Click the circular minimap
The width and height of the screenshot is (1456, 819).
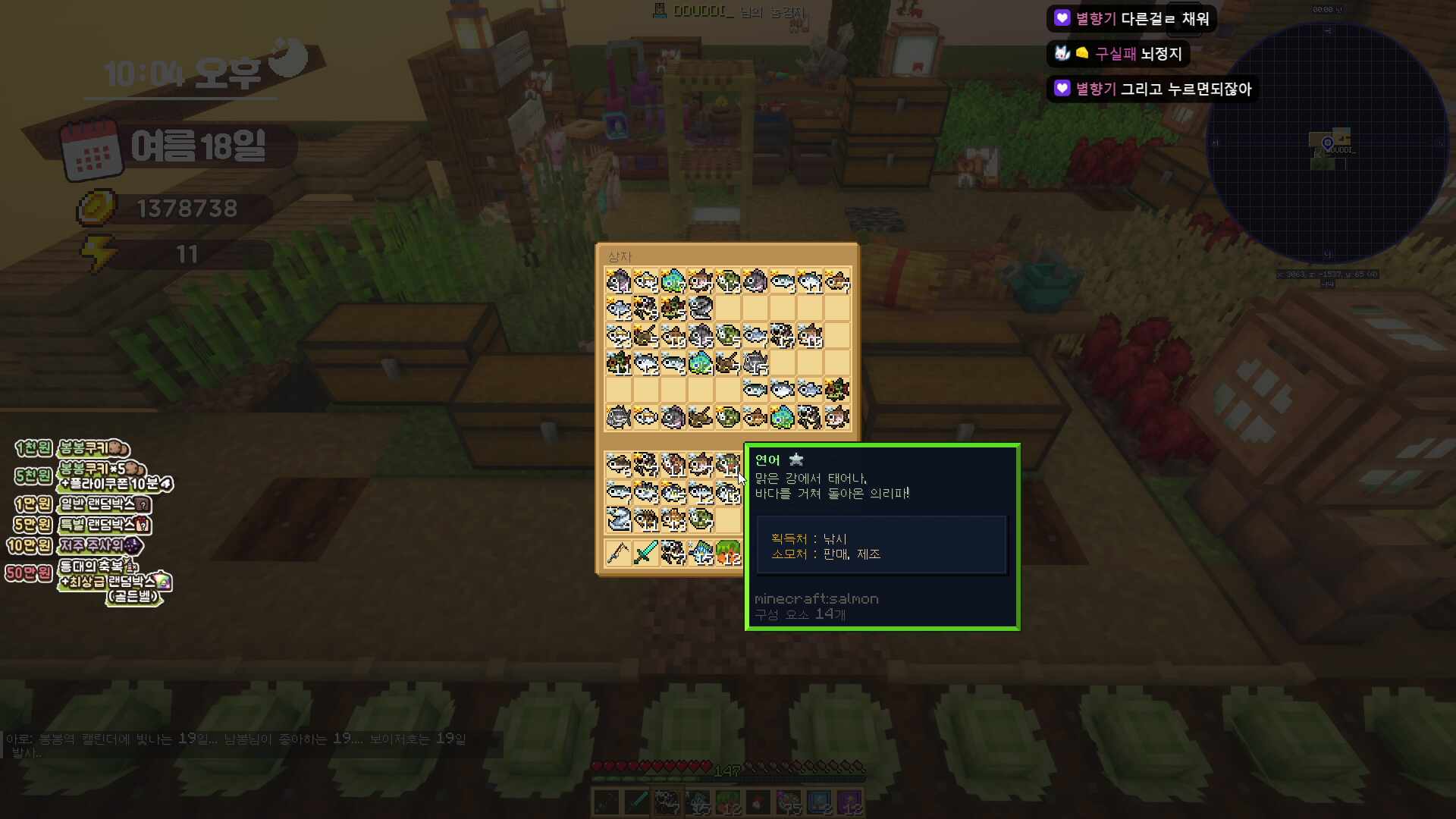tap(1326, 143)
